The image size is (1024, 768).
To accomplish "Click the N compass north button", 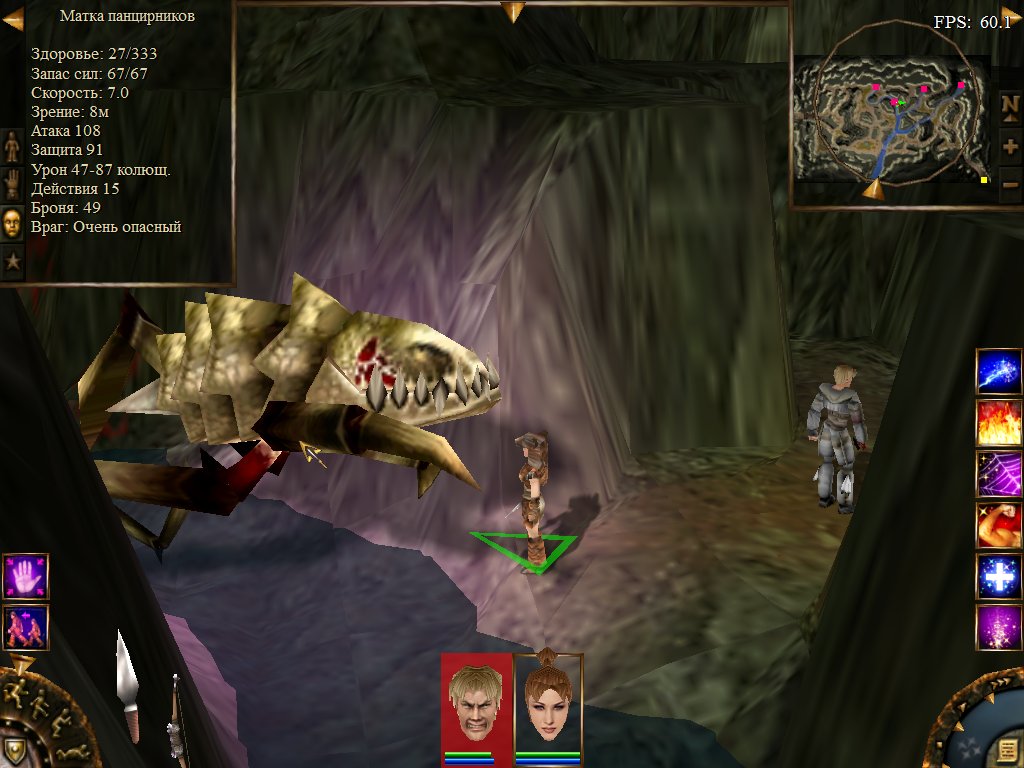I will coord(1010,105).
